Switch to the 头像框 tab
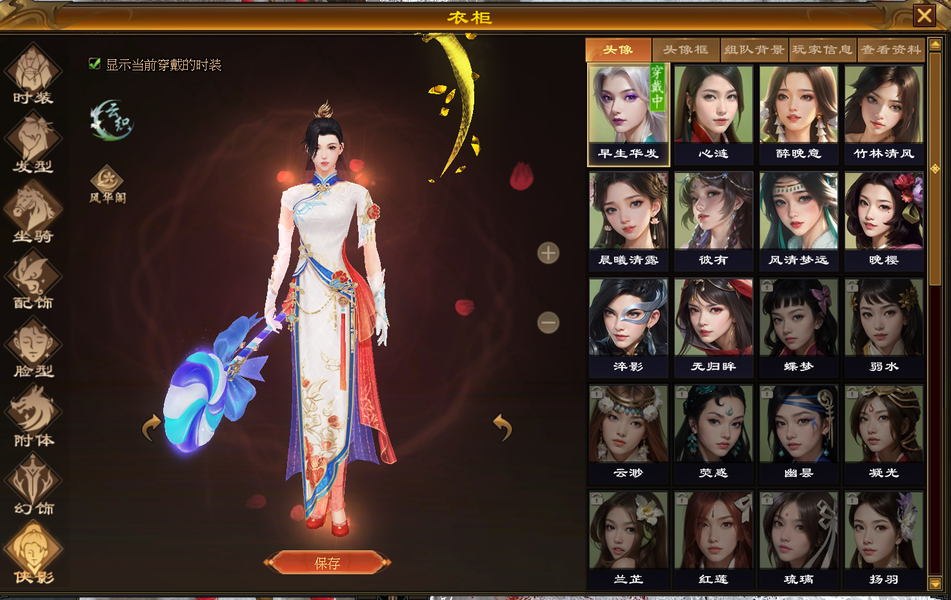This screenshot has height=600, width=951. (x=686, y=50)
